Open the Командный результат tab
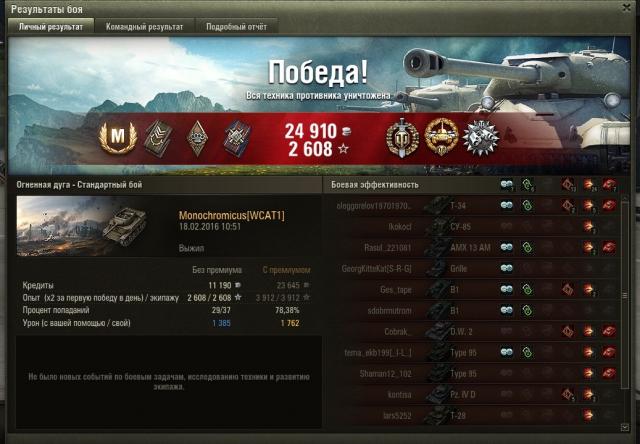Image resolution: width=640 pixels, height=444 pixels. click(144, 27)
